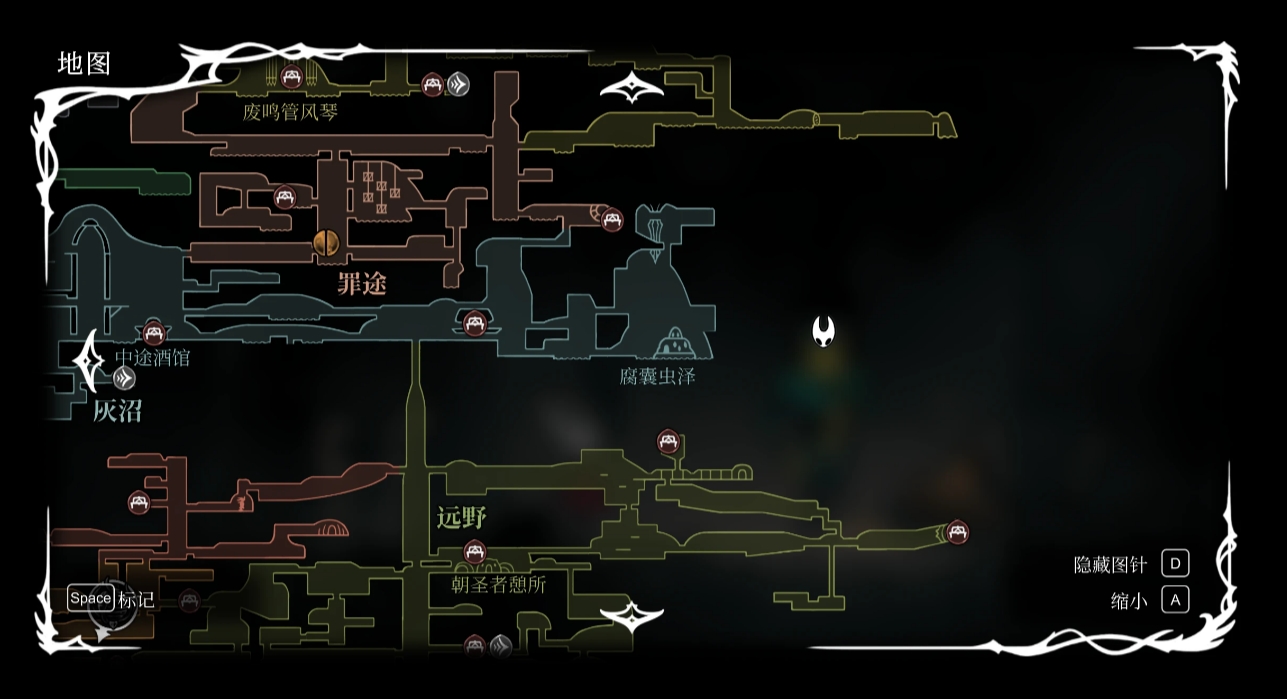Choose the 远野 area label

point(461,517)
